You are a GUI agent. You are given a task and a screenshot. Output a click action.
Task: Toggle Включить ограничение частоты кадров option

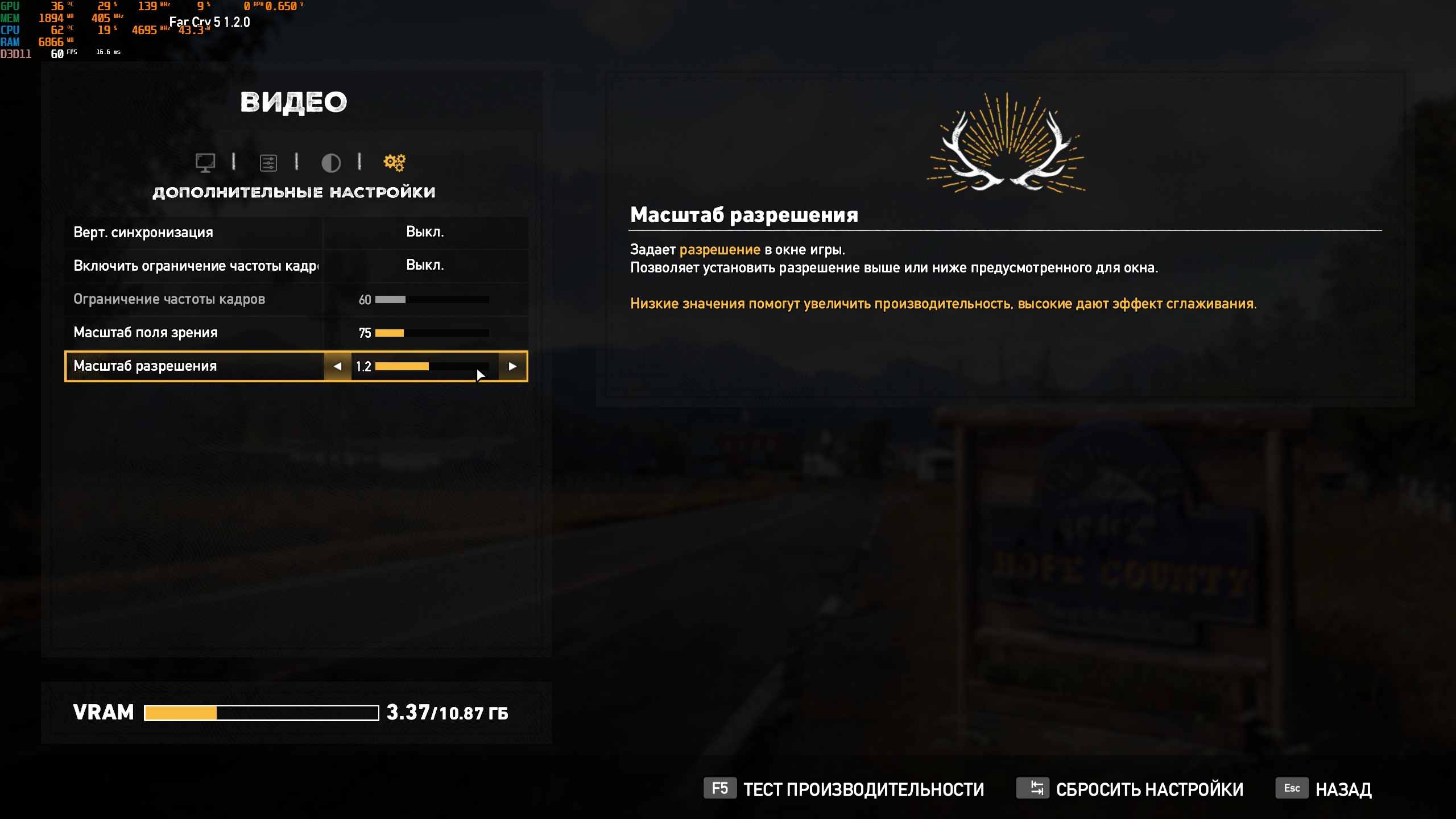coord(425,266)
